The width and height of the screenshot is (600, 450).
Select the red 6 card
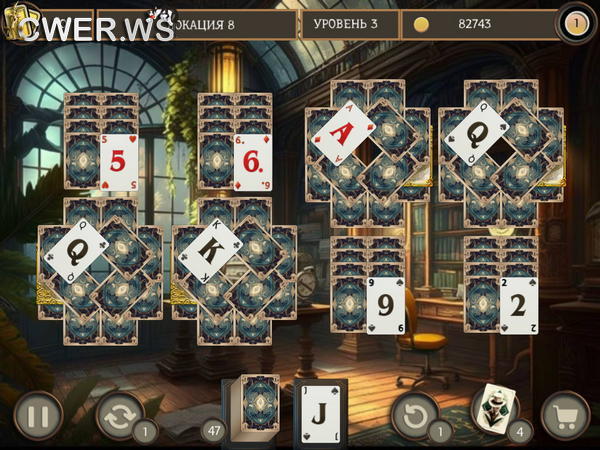click(x=252, y=162)
